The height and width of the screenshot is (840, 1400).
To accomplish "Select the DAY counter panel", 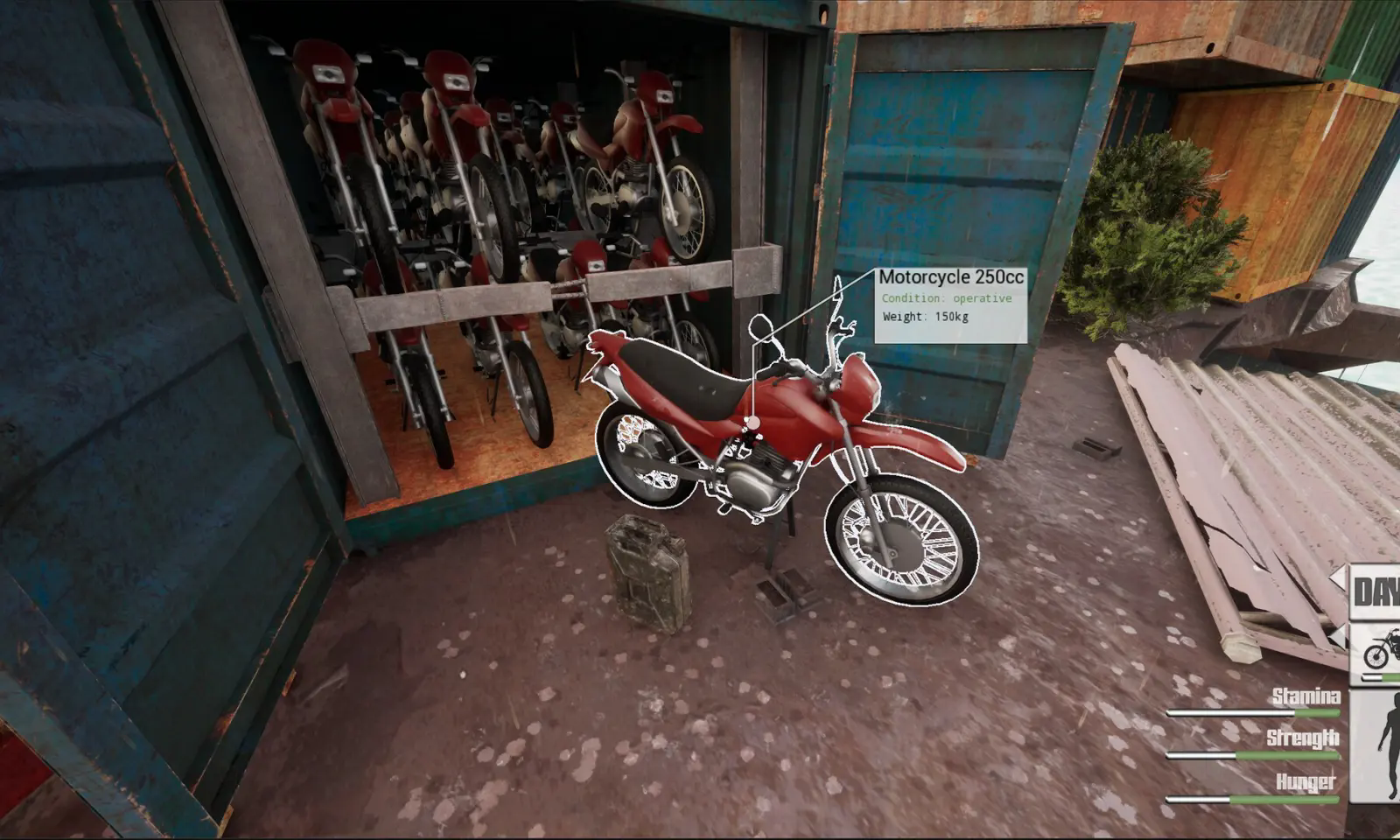I will (x=1377, y=592).
